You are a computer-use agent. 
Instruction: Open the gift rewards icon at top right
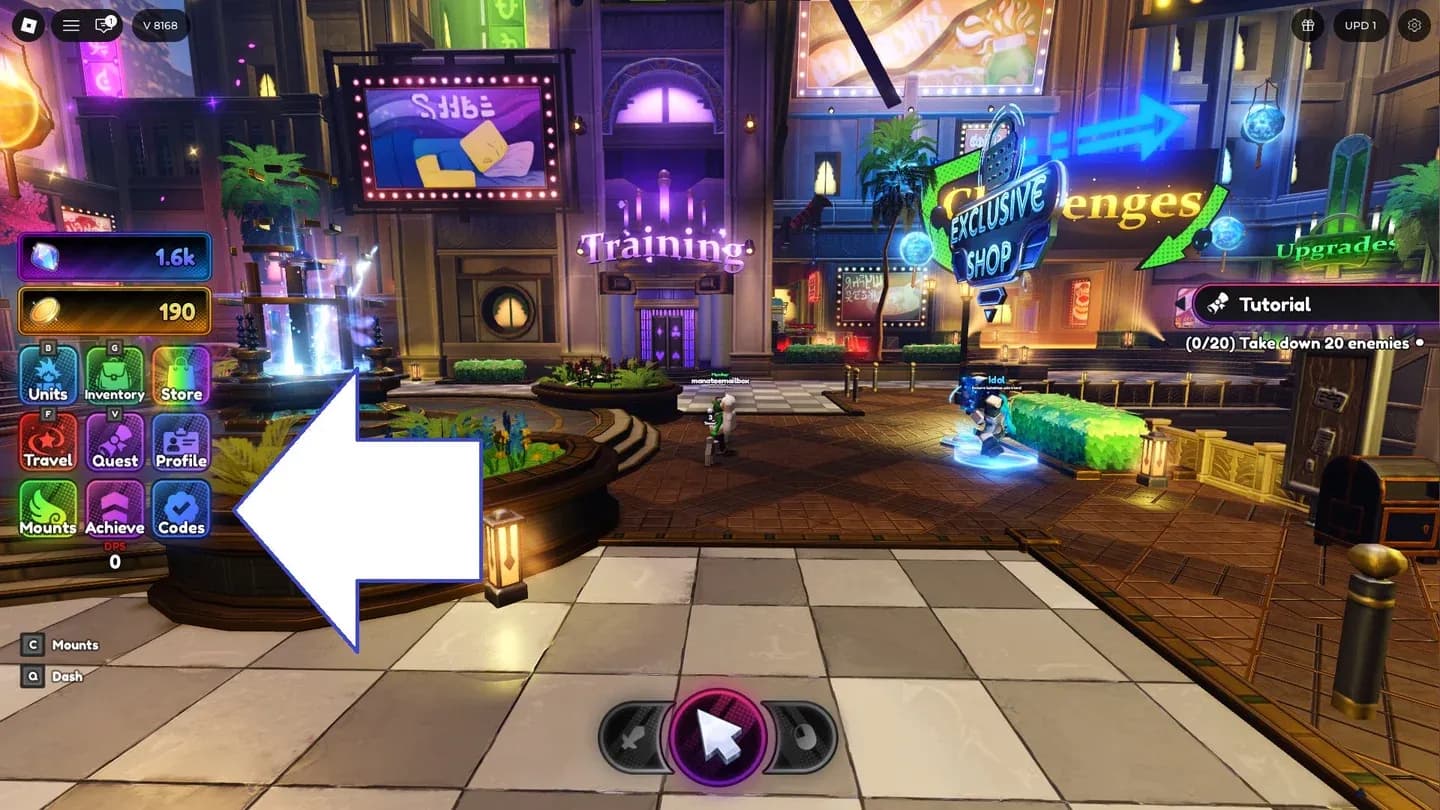tap(1307, 26)
